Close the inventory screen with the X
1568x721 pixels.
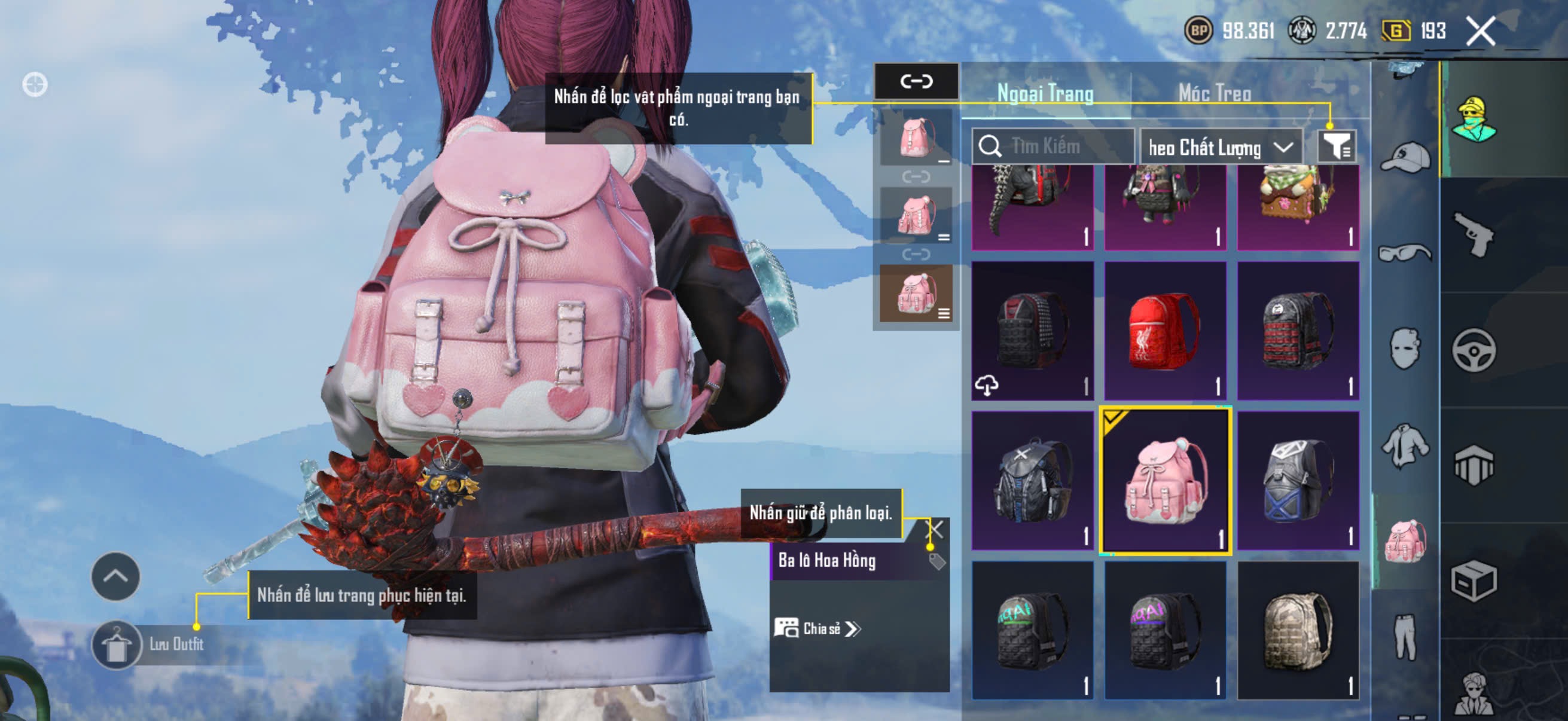pyautogui.click(x=1480, y=31)
